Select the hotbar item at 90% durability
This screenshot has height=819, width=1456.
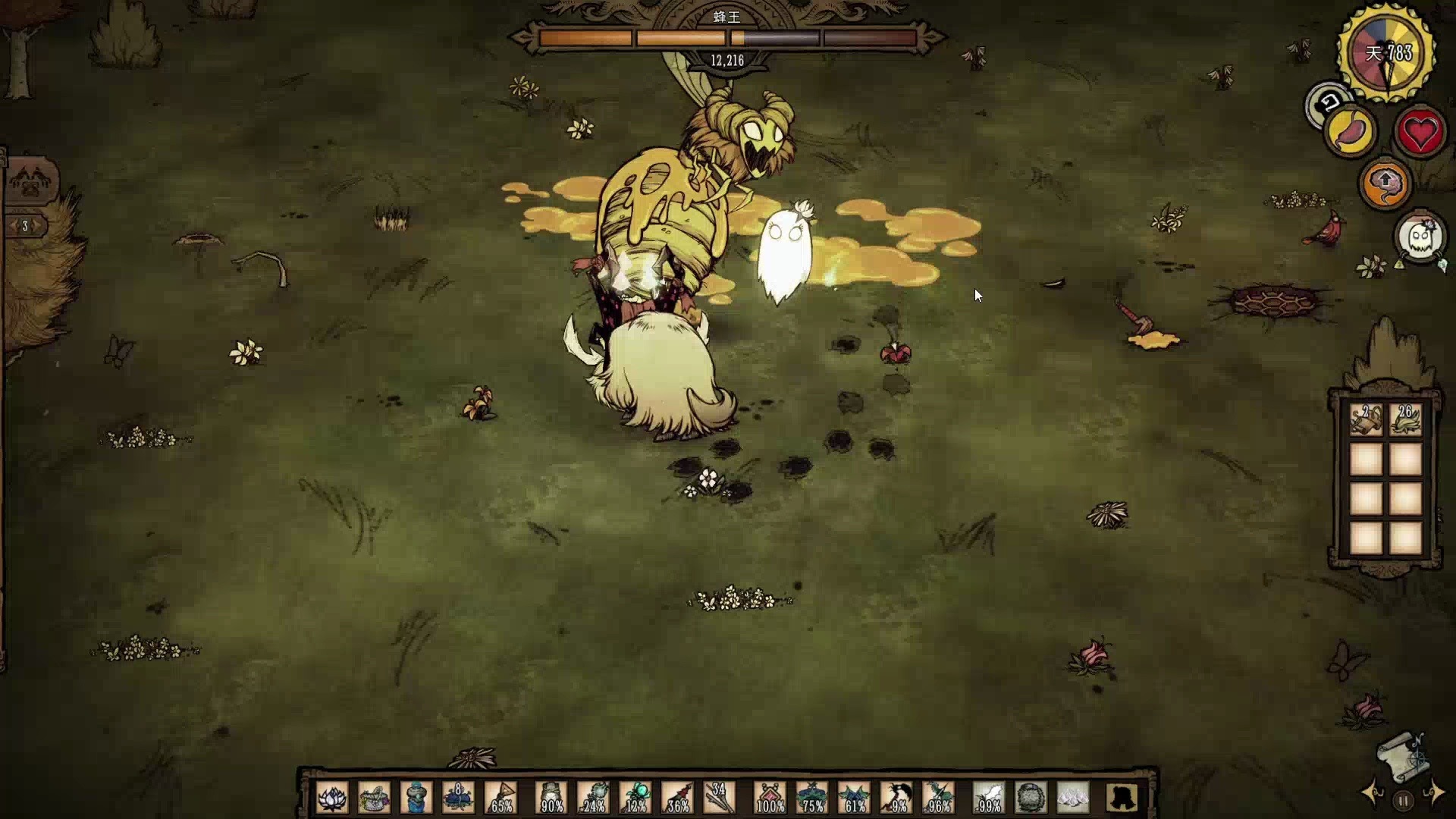tap(551, 799)
